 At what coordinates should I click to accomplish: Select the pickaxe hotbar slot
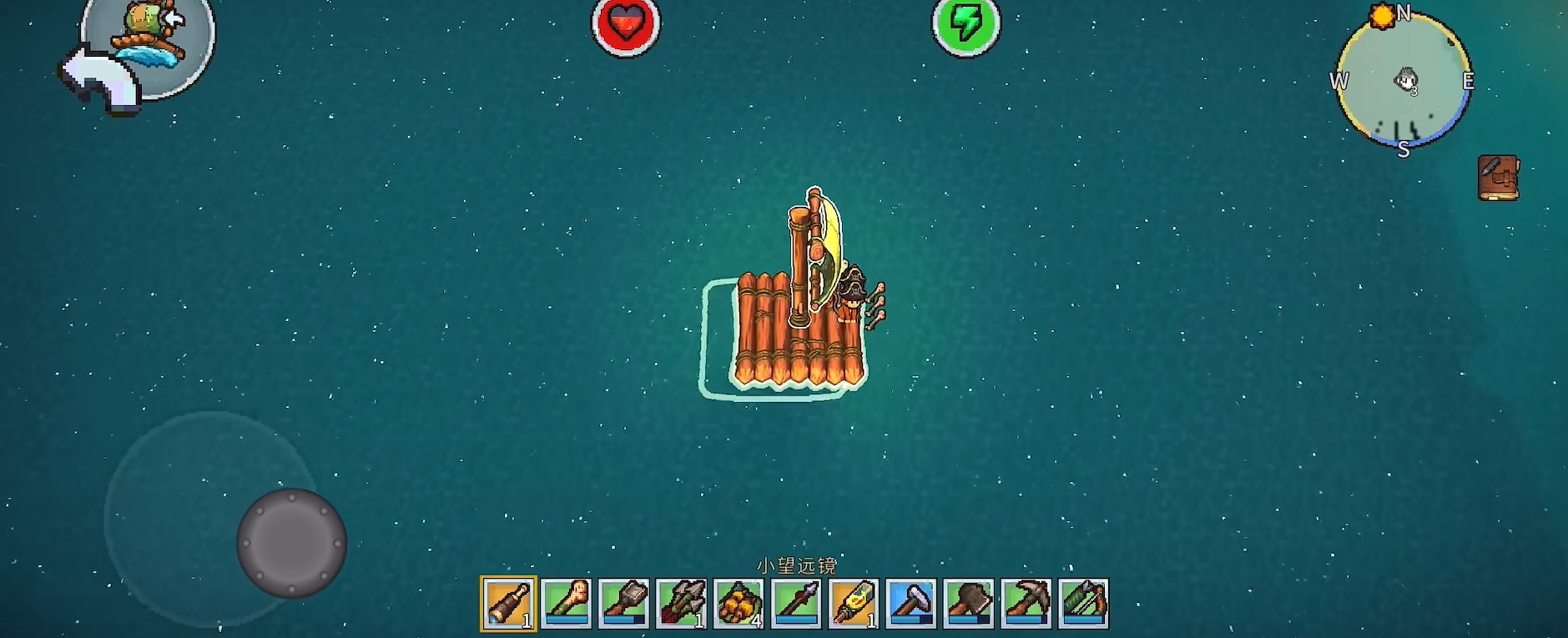pos(1026,603)
